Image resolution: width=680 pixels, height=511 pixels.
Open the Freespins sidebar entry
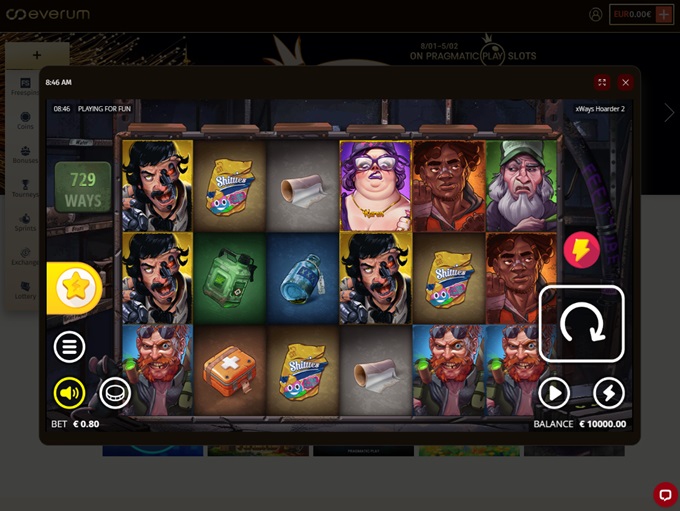pyautogui.click(x=25, y=86)
